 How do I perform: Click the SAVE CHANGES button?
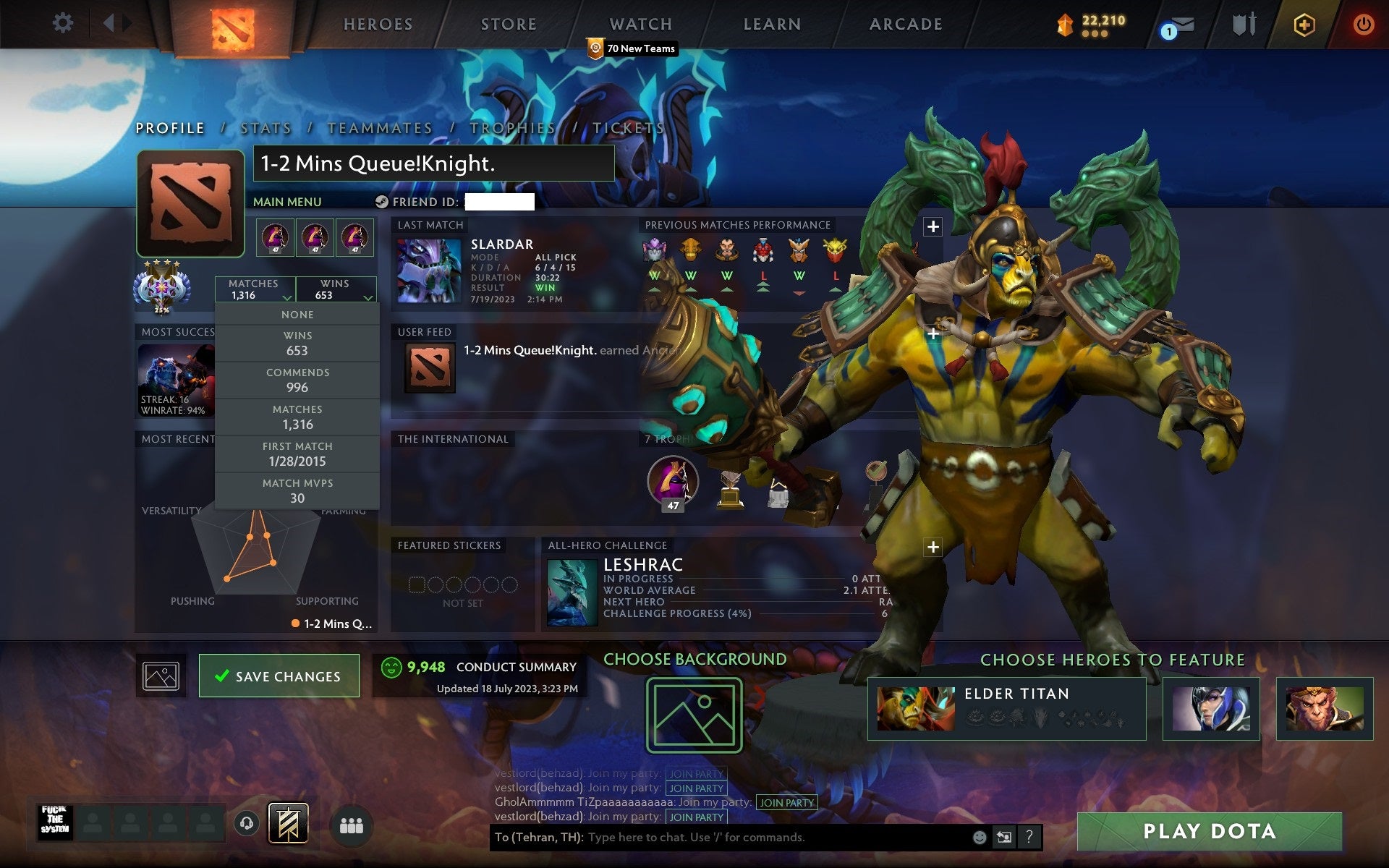[x=279, y=676]
